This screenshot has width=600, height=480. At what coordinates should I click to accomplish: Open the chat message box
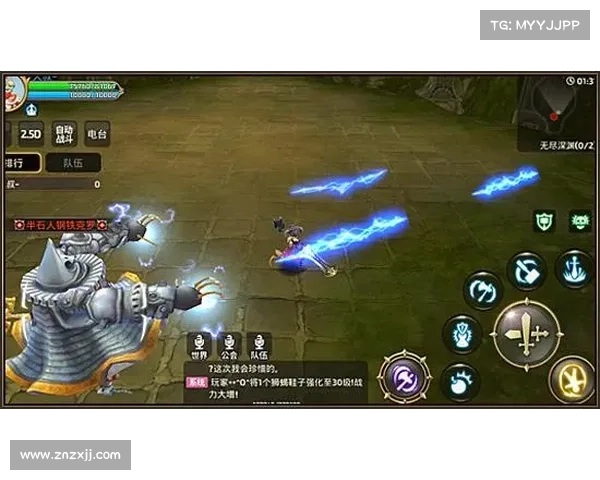pyautogui.click(x=275, y=382)
